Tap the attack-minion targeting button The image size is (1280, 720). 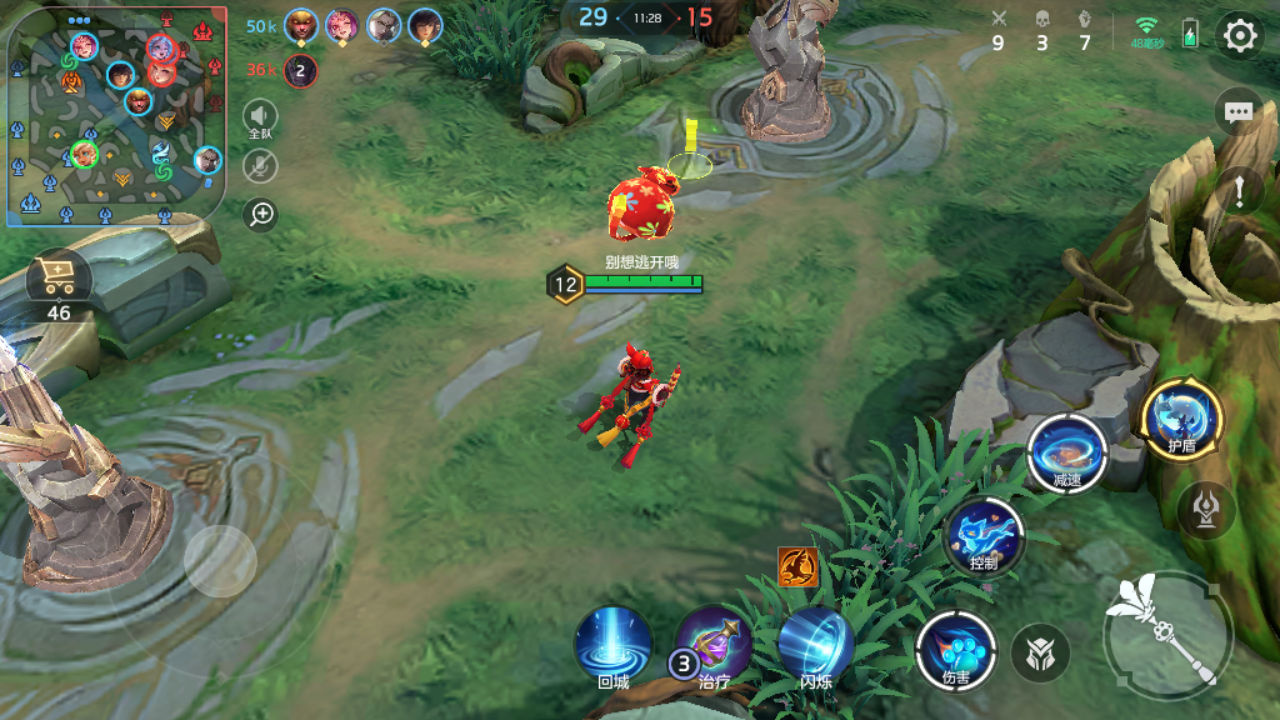coord(1040,654)
